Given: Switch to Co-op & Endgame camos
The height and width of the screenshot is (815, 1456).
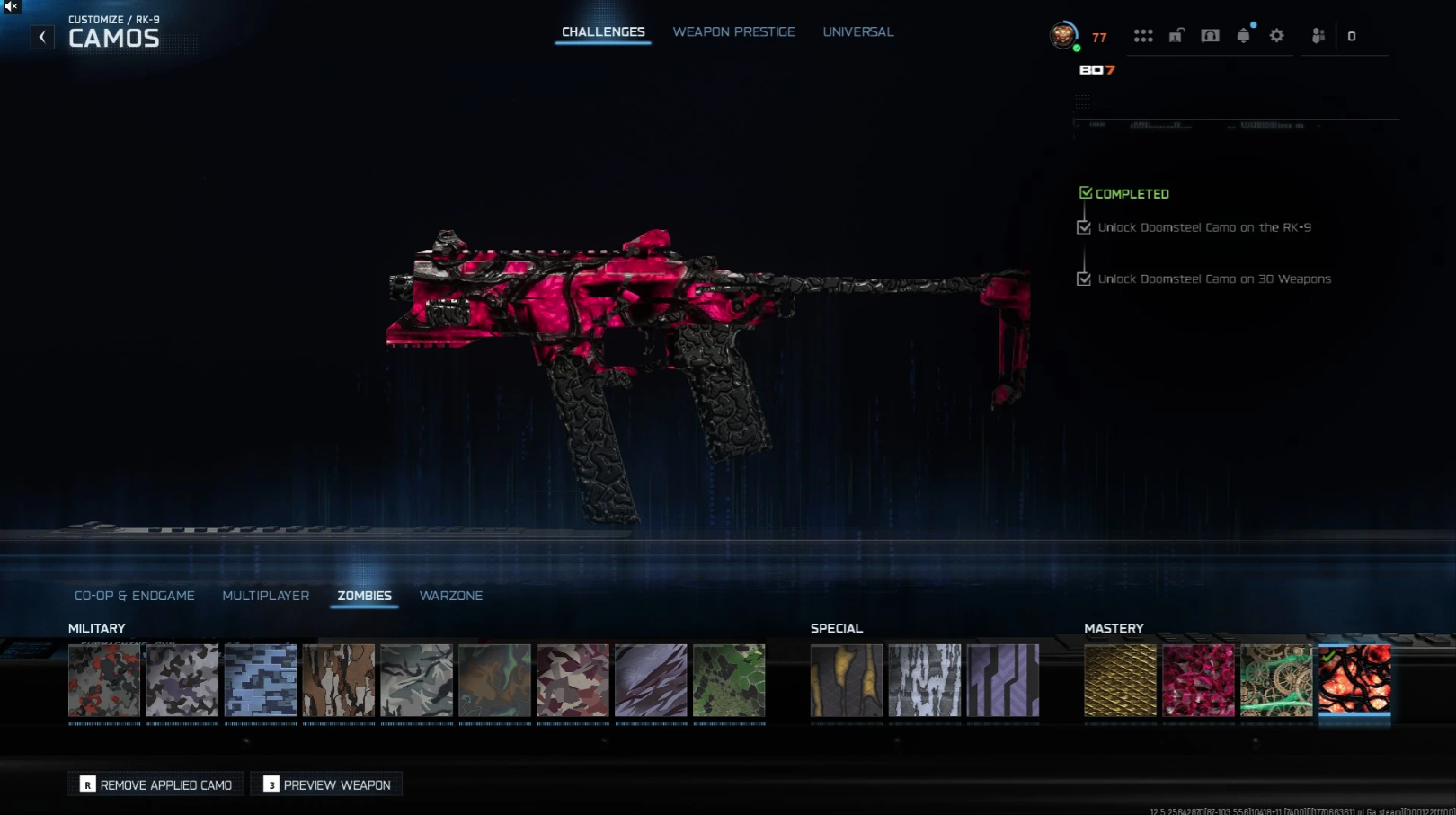Looking at the screenshot, I should pyautogui.click(x=135, y=596).
